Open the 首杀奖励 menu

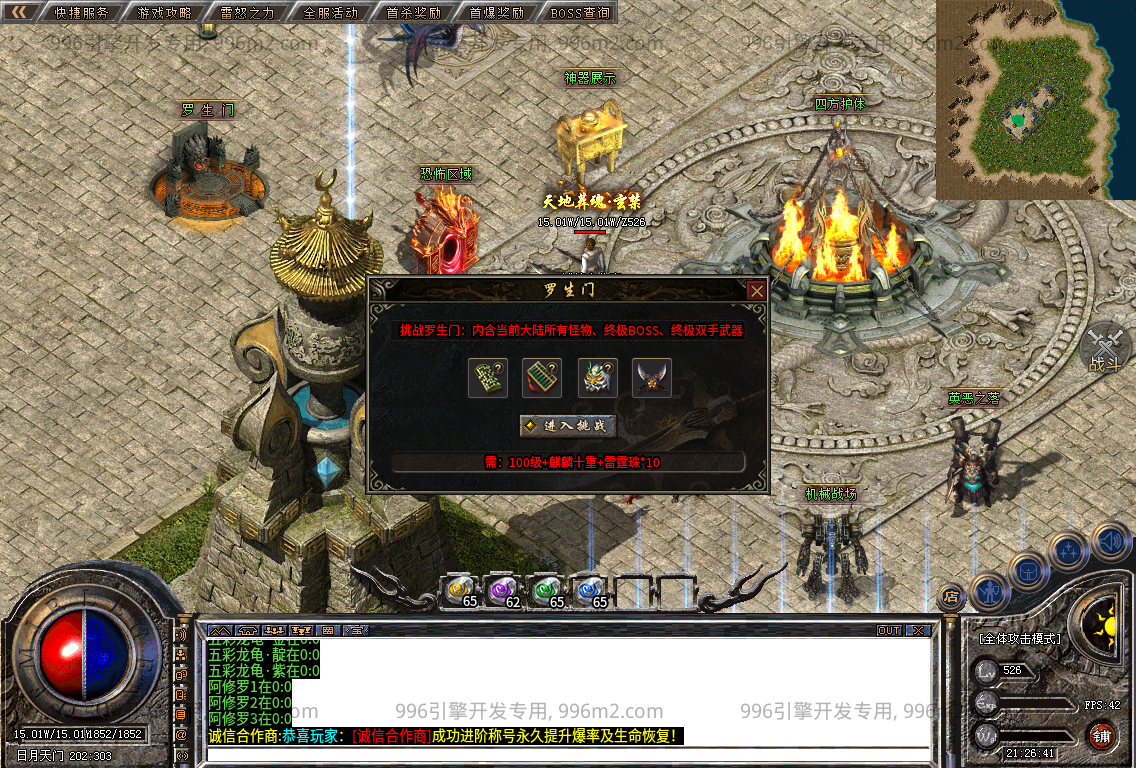[413, 13]
